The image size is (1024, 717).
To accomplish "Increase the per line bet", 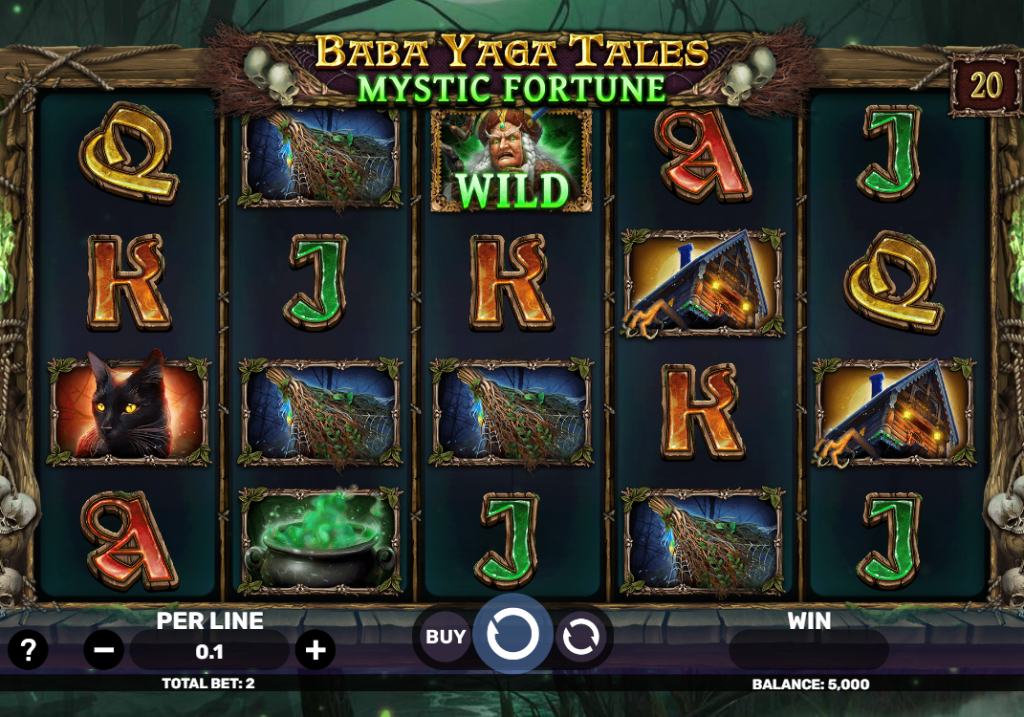I will 315,651.
